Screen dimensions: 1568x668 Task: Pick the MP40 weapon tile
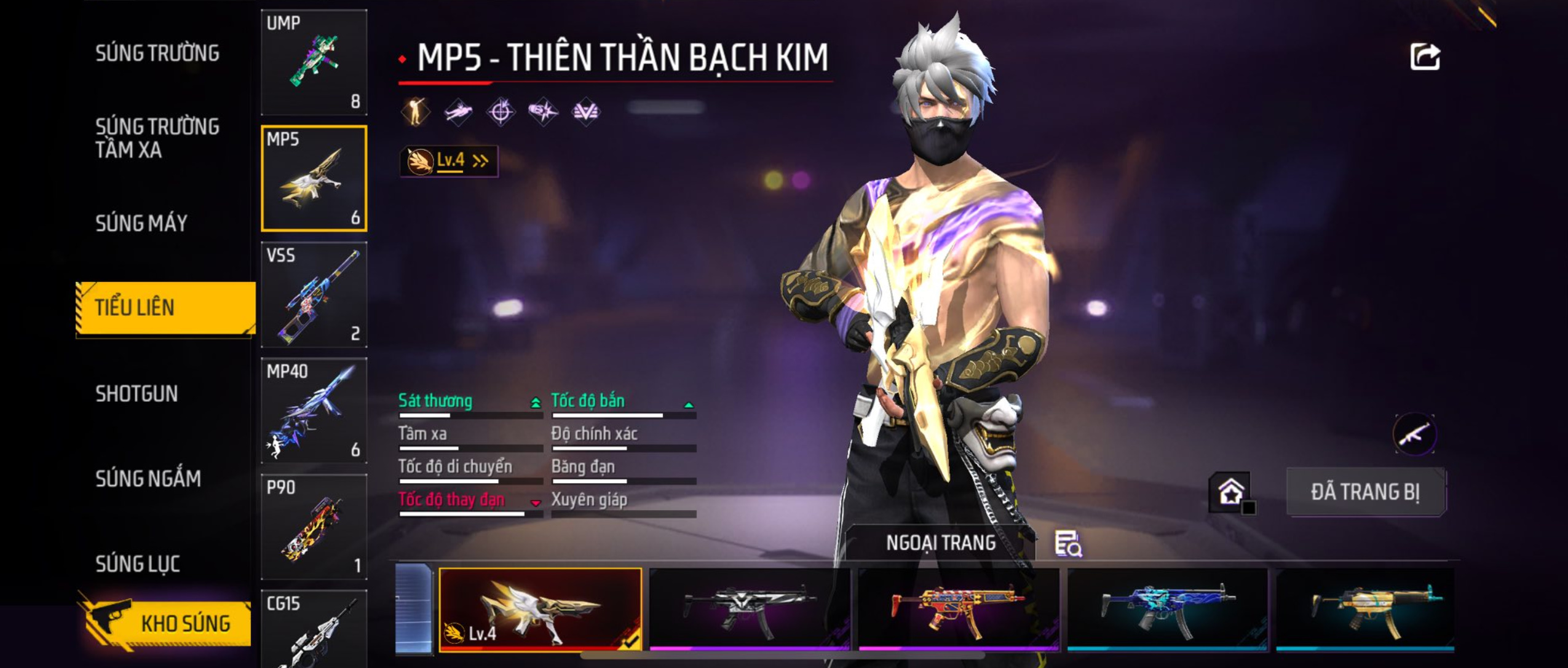(314, 411)
